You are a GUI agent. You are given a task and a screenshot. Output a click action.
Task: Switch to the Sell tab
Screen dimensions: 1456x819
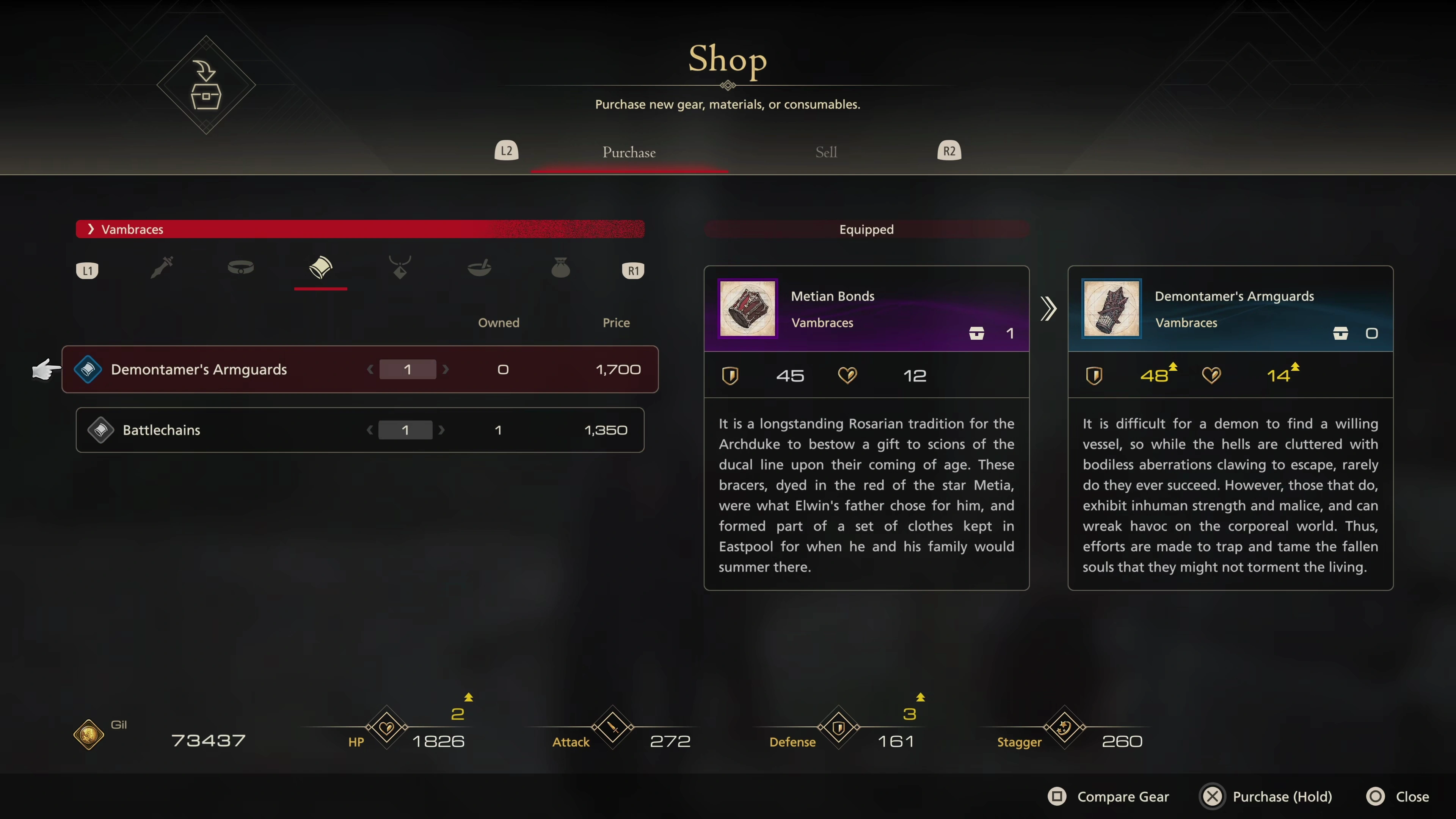(x=826, y=152)
